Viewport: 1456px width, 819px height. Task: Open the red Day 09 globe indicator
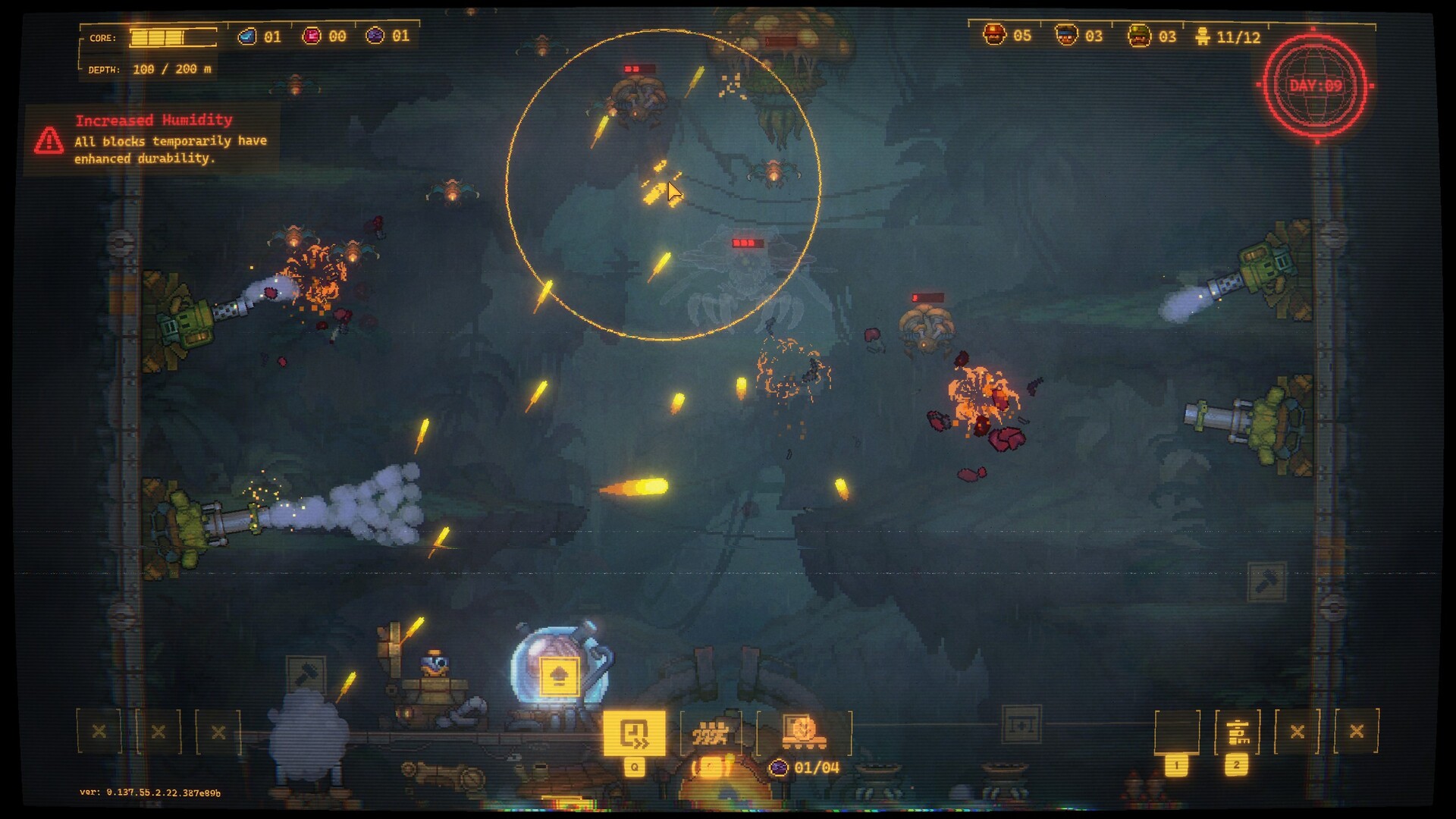(1316, 86)
